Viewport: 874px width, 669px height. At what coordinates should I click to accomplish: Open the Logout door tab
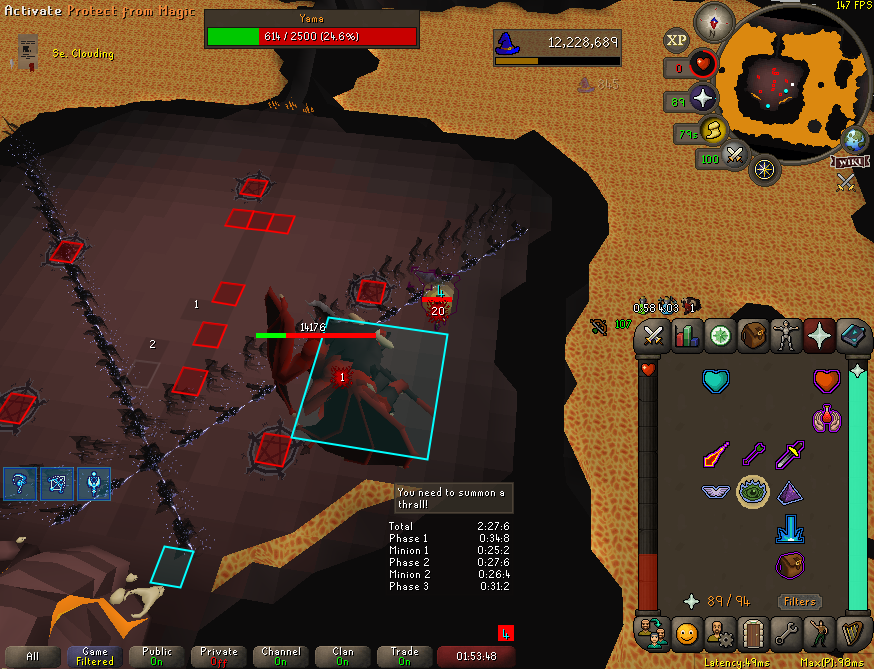(x=752, y=633)
